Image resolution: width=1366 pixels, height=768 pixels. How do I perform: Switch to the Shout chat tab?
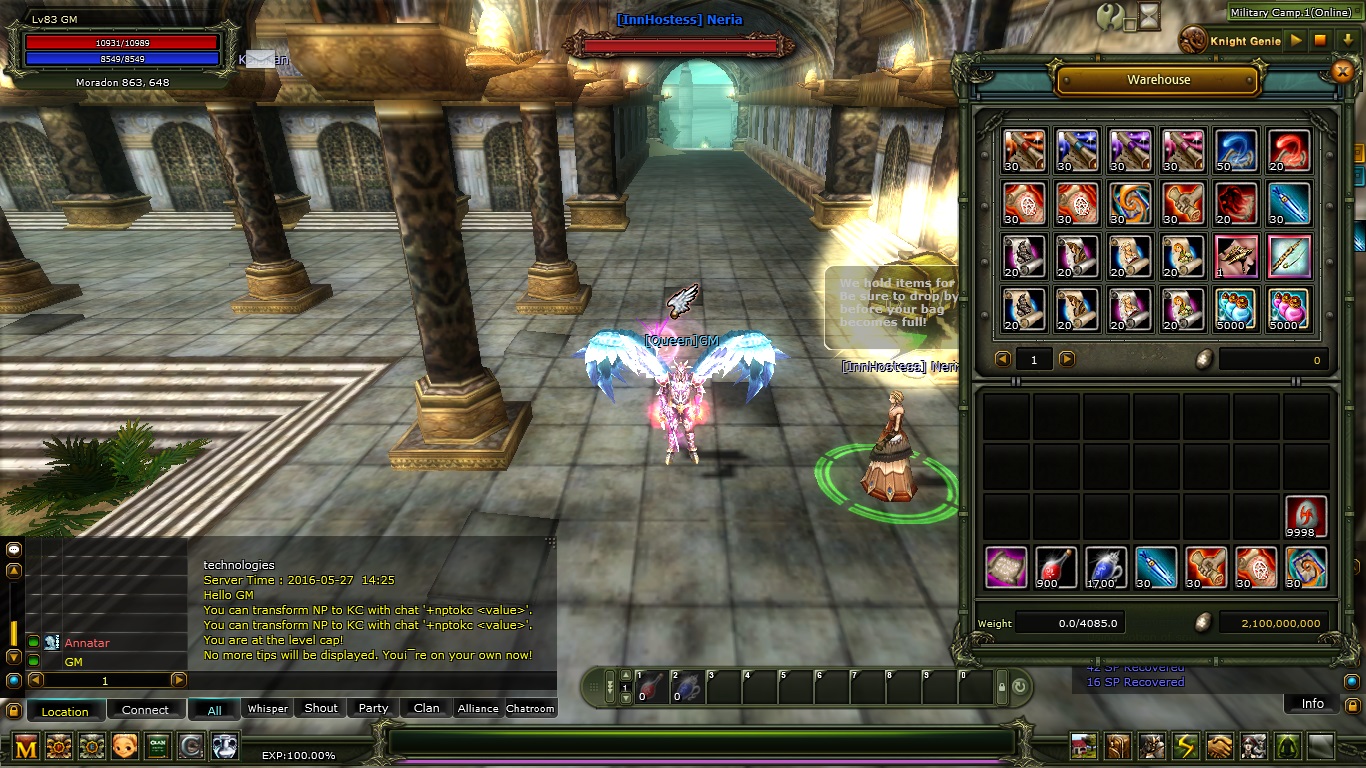[321, 708]
